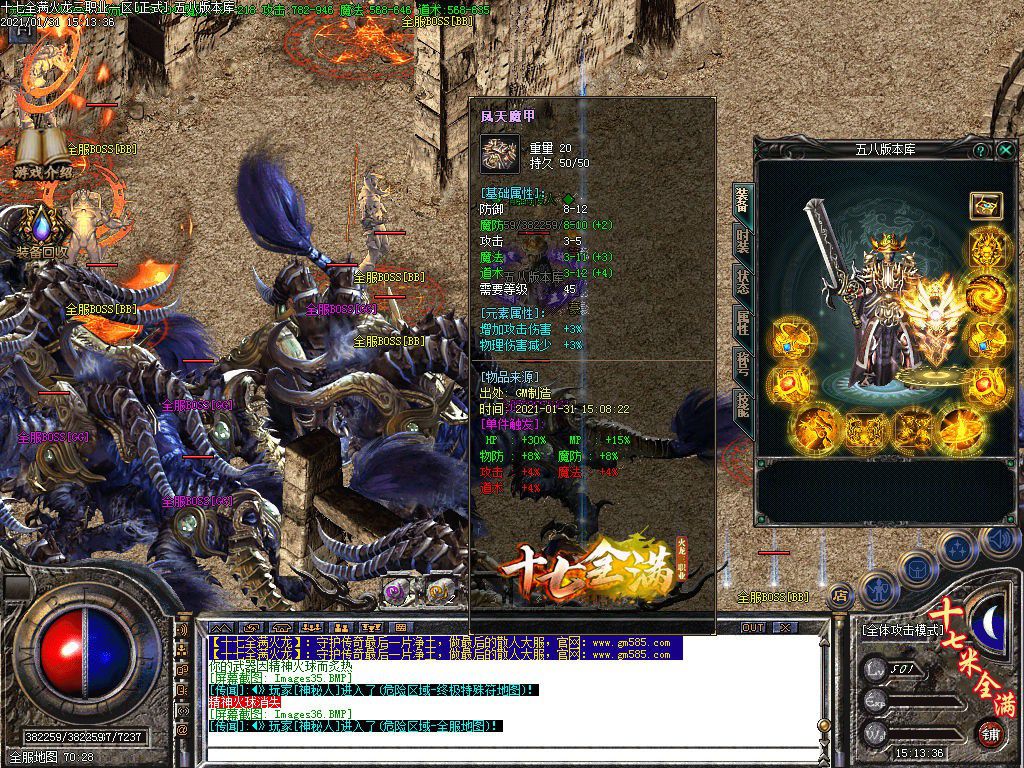Screen dimensions: 1024x768
Task: Toggle the sound speaker button
Action: pyautogui.click(x=999, y=541)
